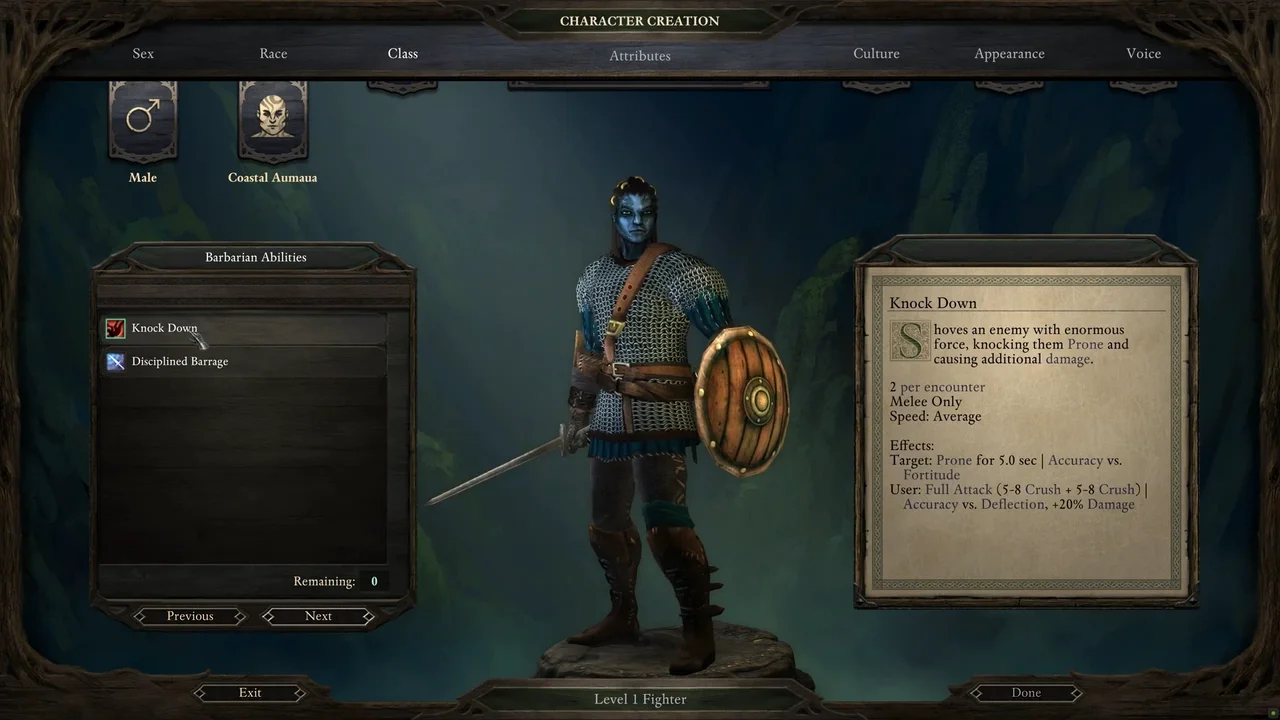The height and width of the screenshot is (720, 1280).
Task: Open the Race tab
Action: 273,54
